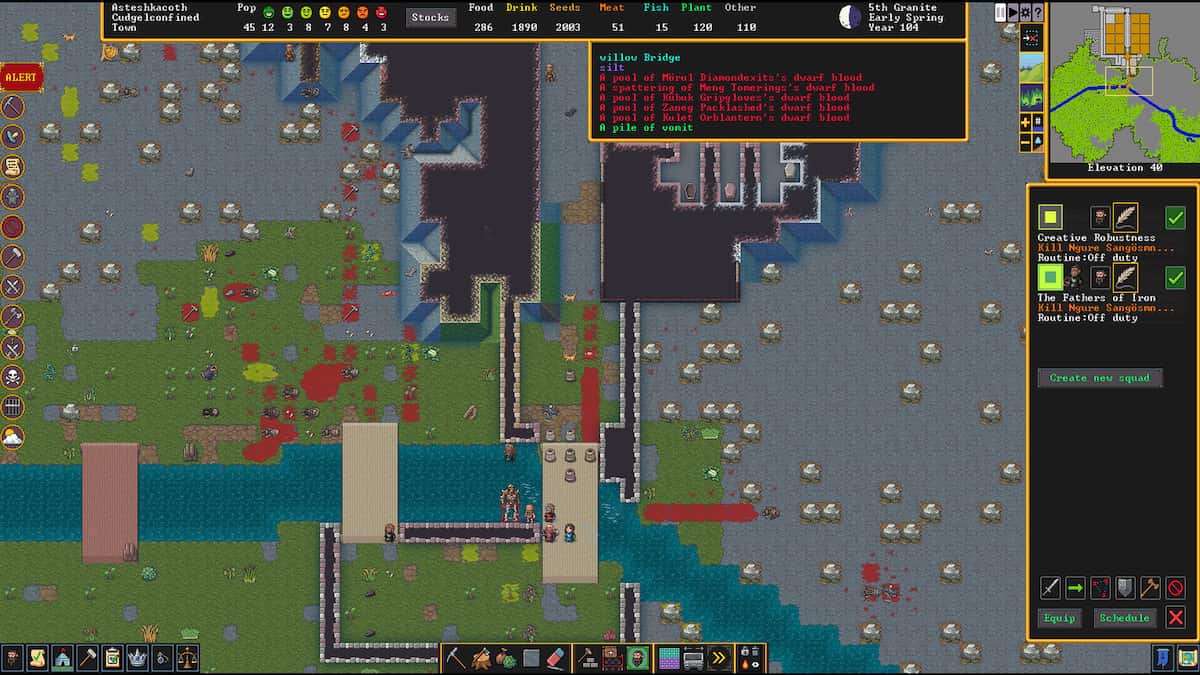
Task: Select the eraser tool in the bottom toolbar
Action: tap(558, 658)
